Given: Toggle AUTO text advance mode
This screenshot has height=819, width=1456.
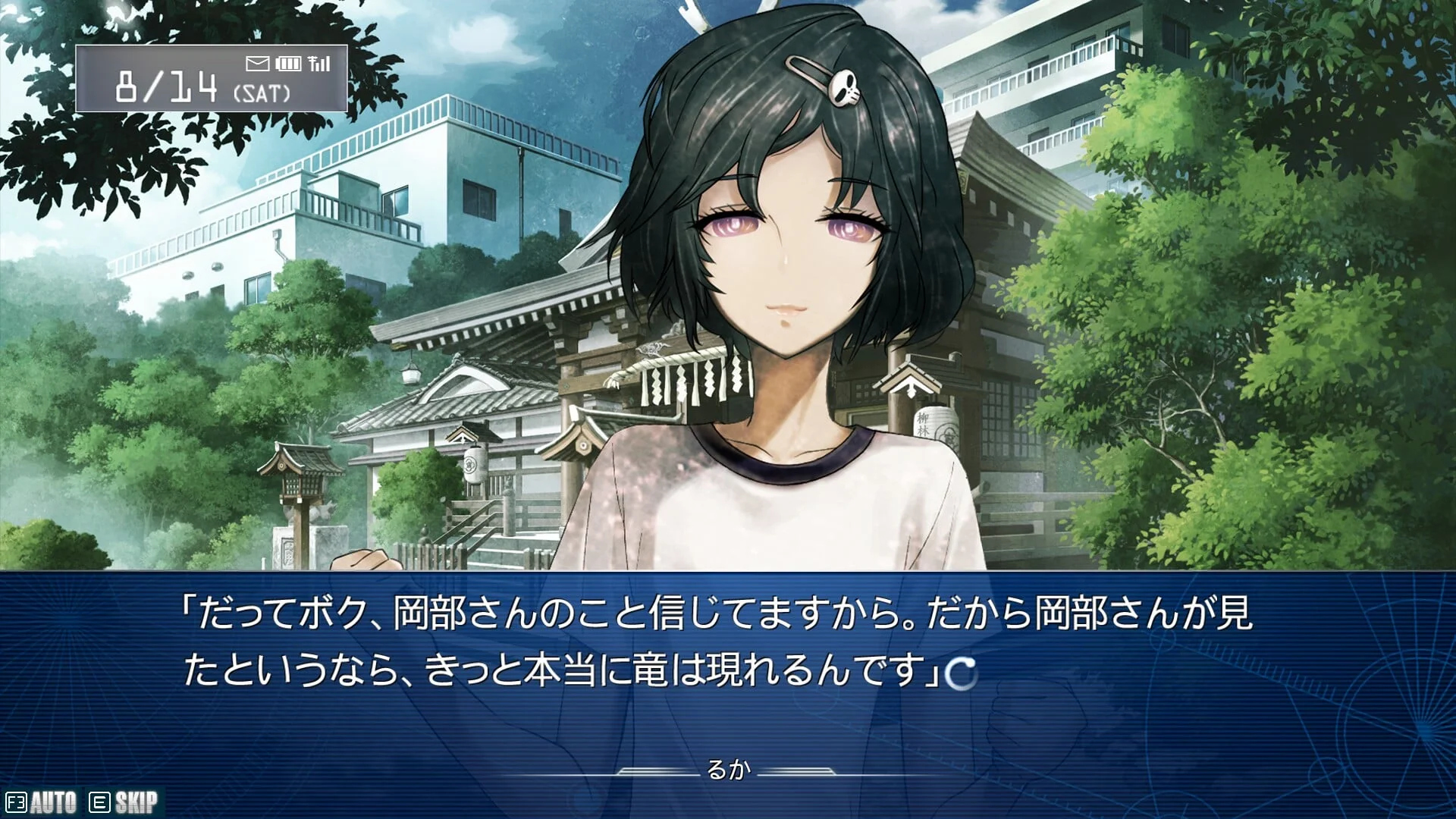Looking at the screenshot, I should tap(42, 802).
